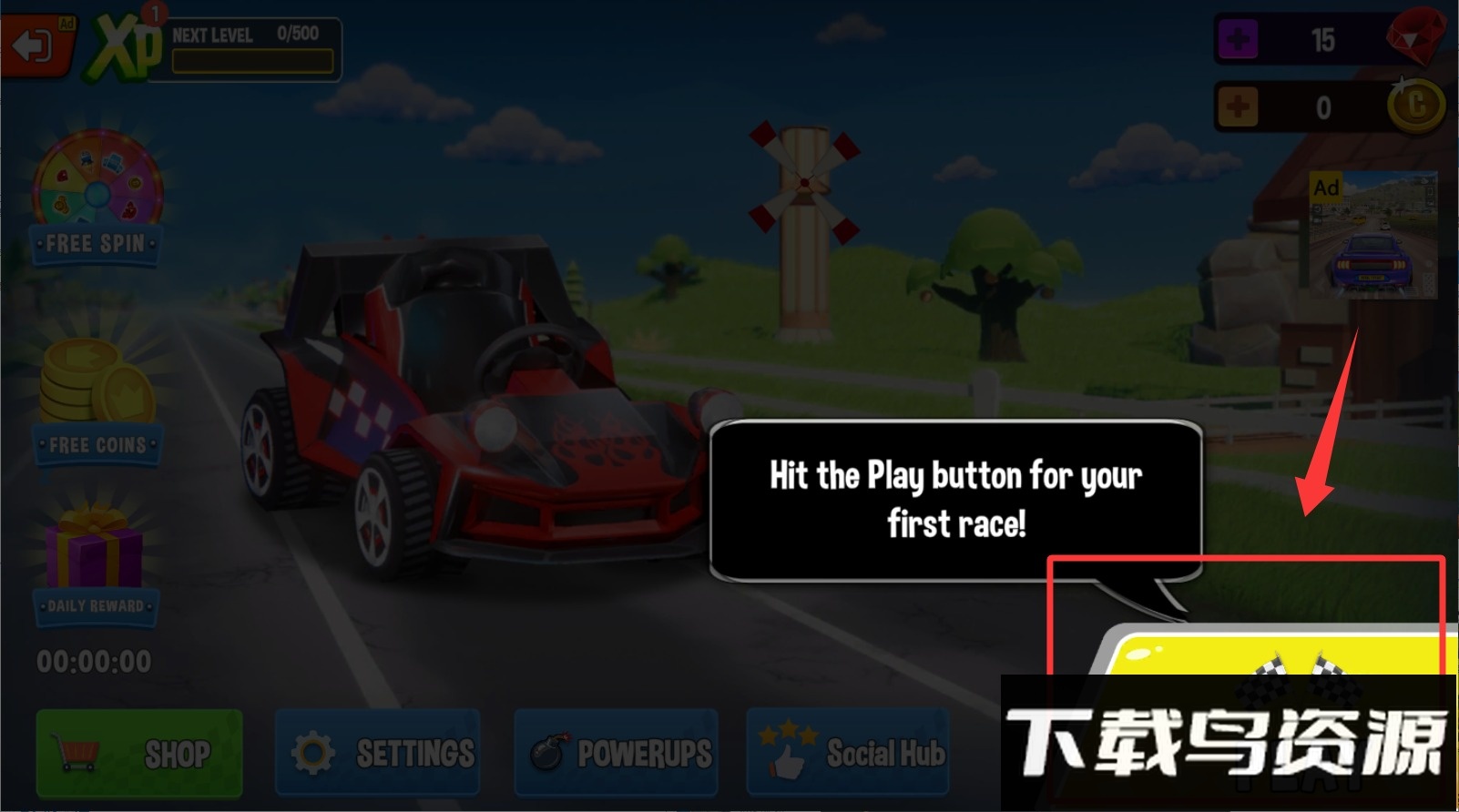This screenshot has height=812, width=1459.
Task: Collect the Free Coins offer
Action: (x=97, y=402)
